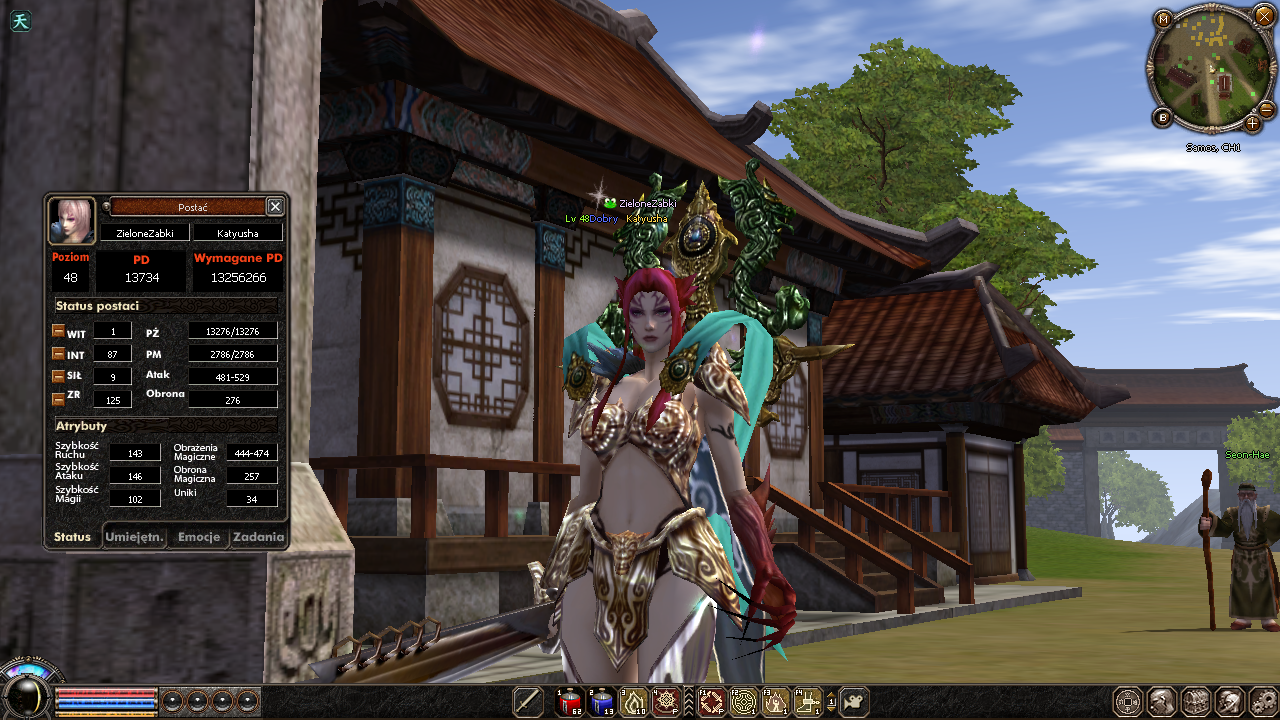Viewport: 1280px width, 720px height.
Task: Select the Status tab
Action: (72, 537)
